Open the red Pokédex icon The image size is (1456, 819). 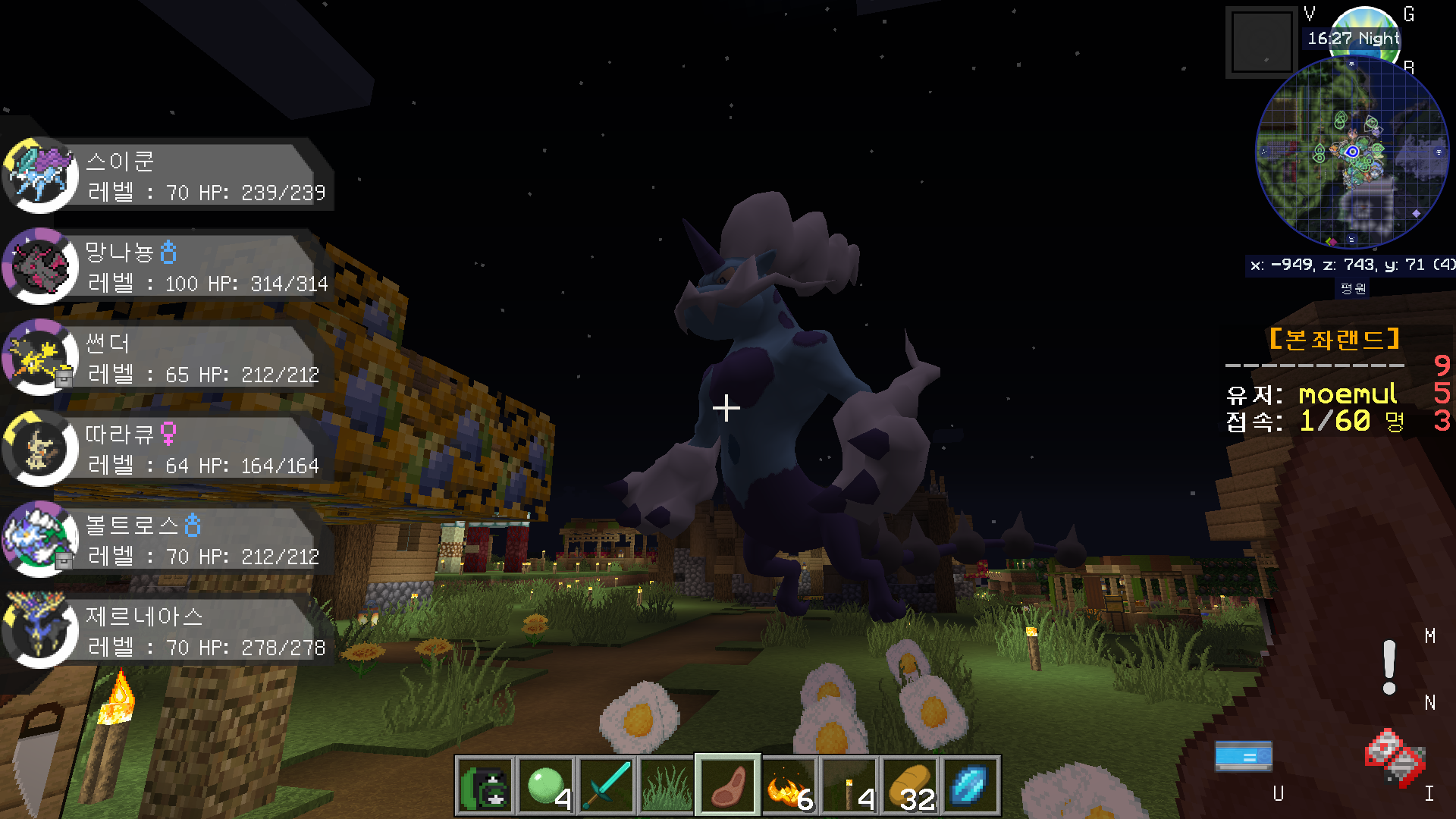[1395, 757]
